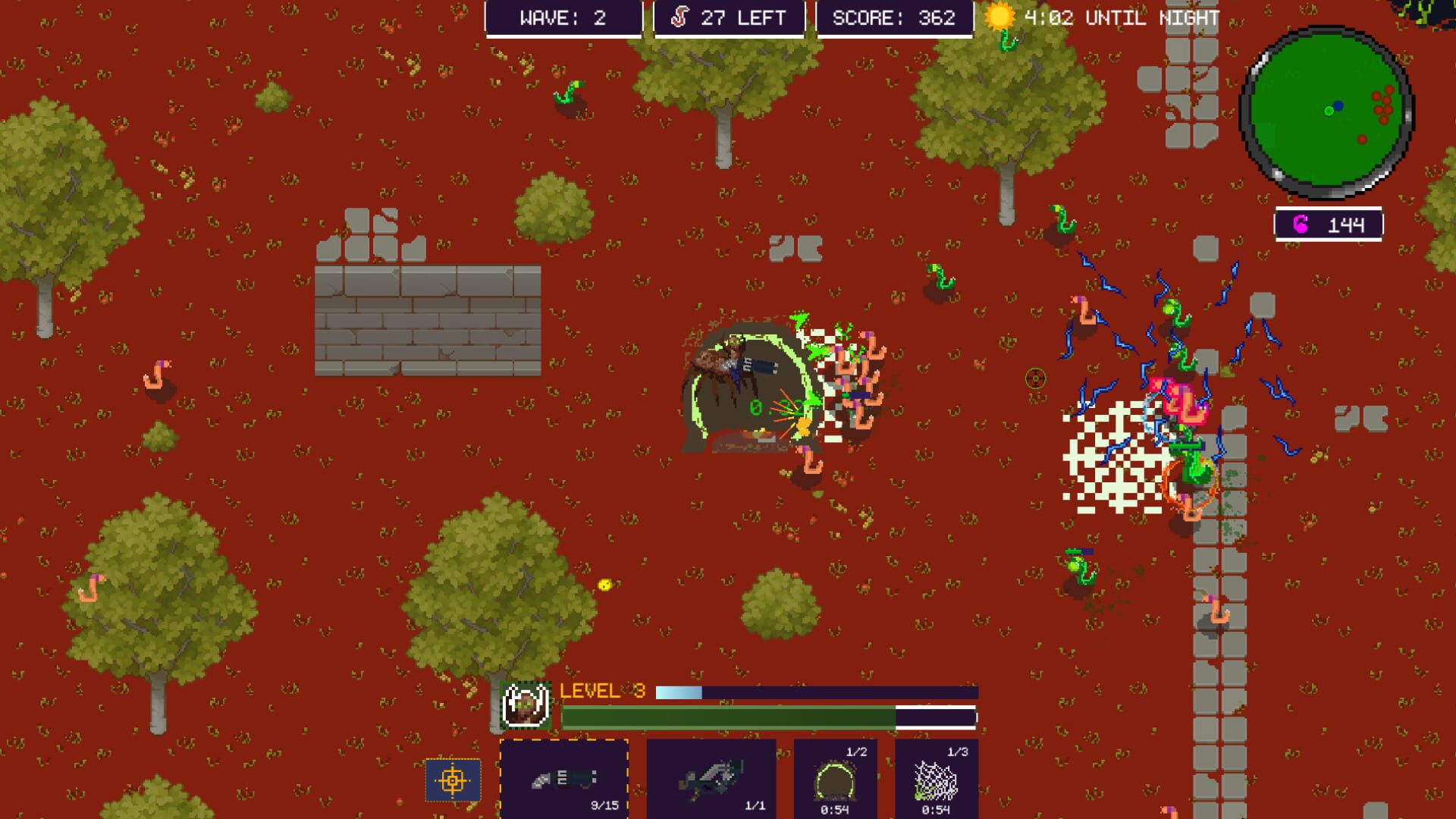This screenshot has height=819, width=1456.
Task: Click the blue player dot on the minimap
Action: point(1338,105)
